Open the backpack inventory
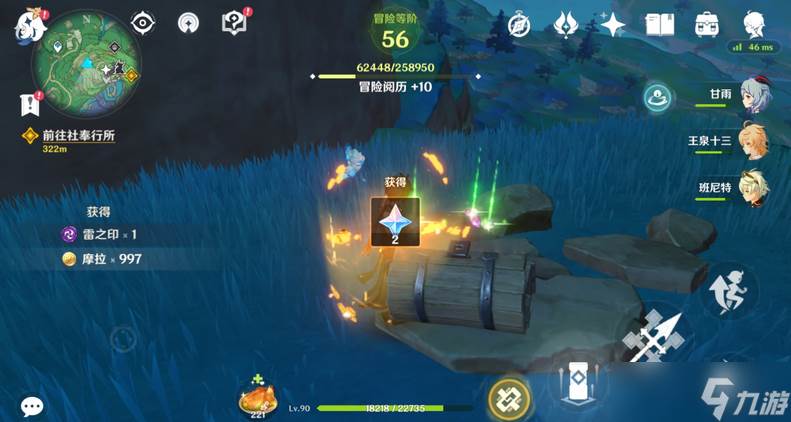 click(x=708, y=24)
